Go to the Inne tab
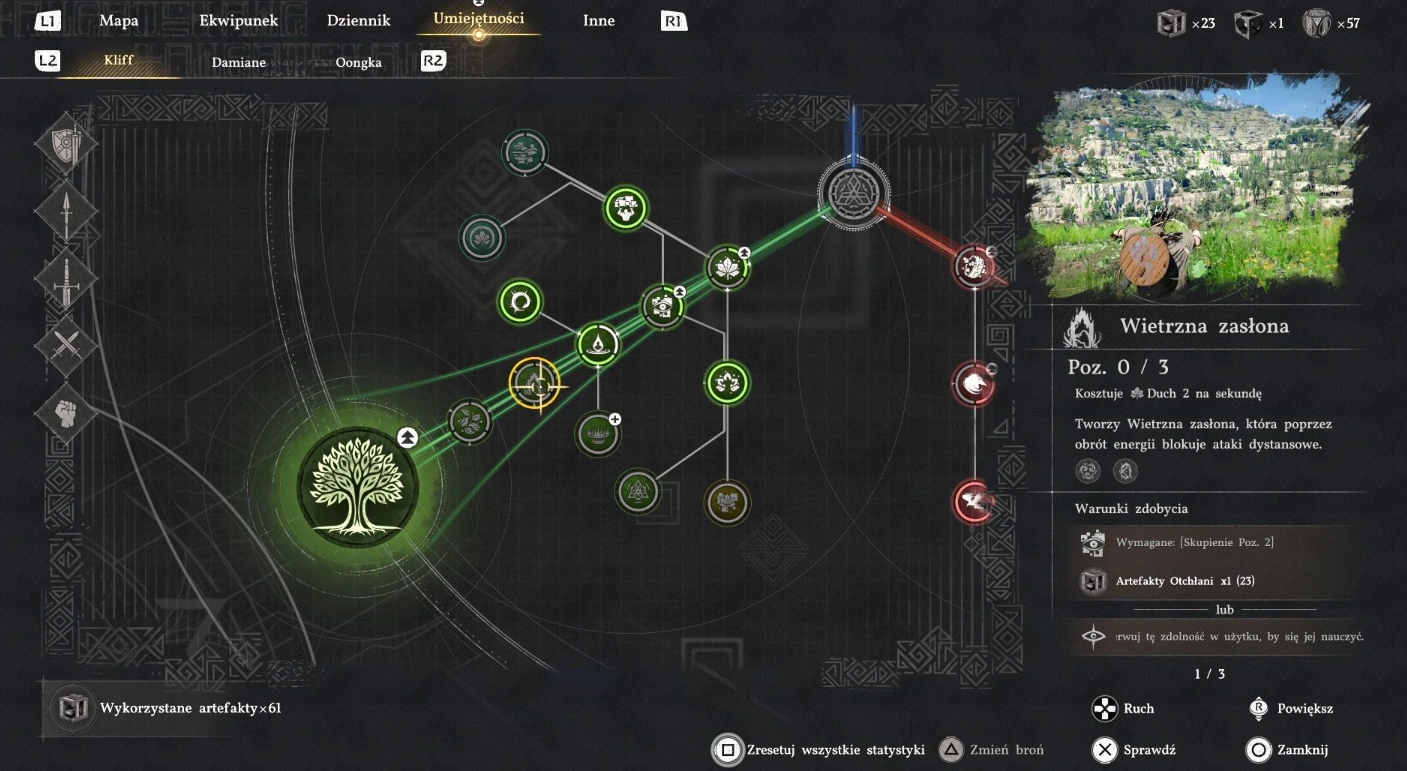 click(599, 20)
